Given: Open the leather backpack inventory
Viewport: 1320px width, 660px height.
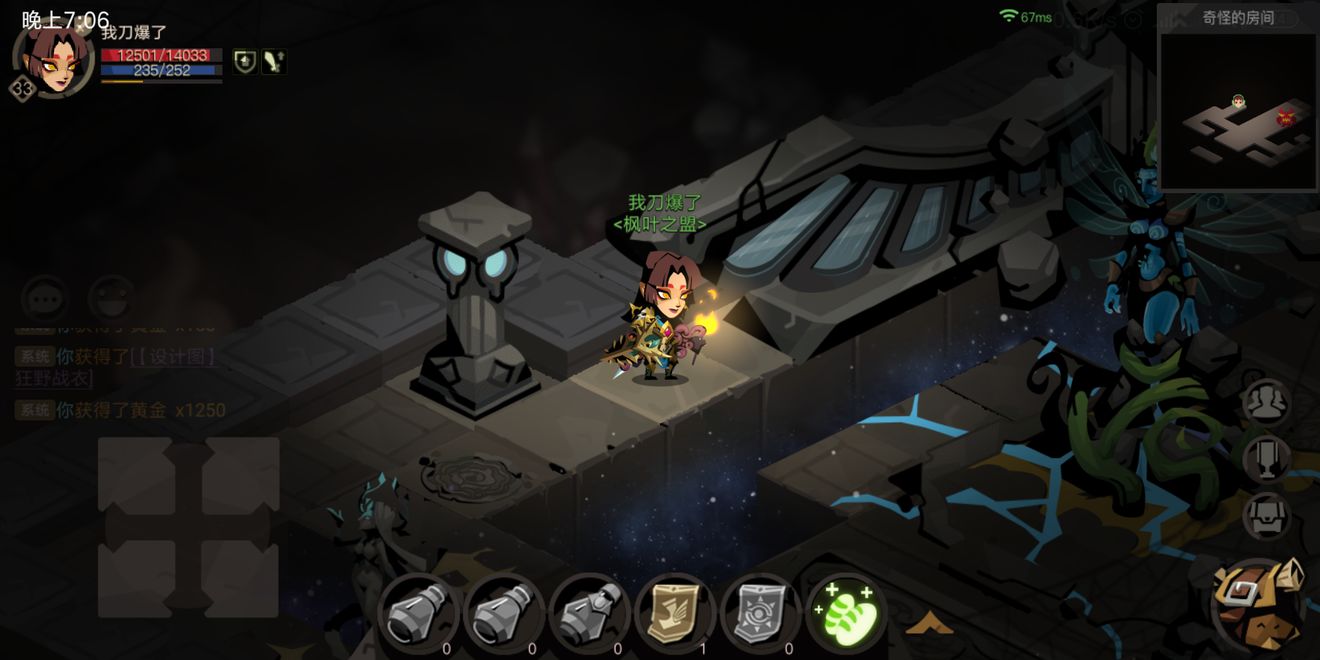Looking at the screenshot, I should pos(1259,604).
